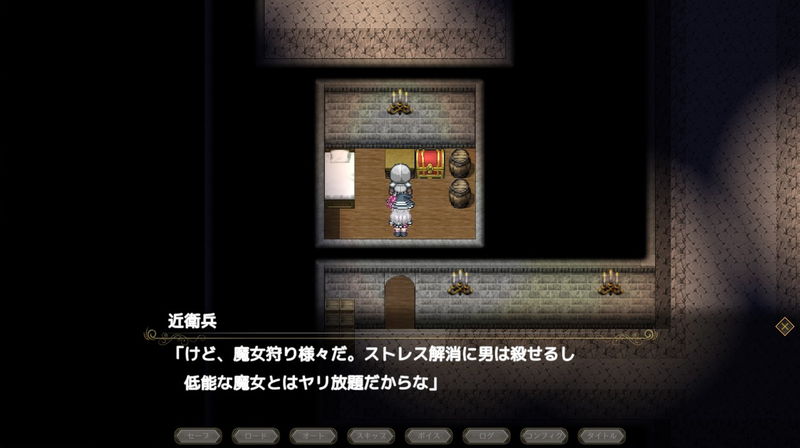
Task: Activate the スキップ (Skip) button
Action: 372,436
